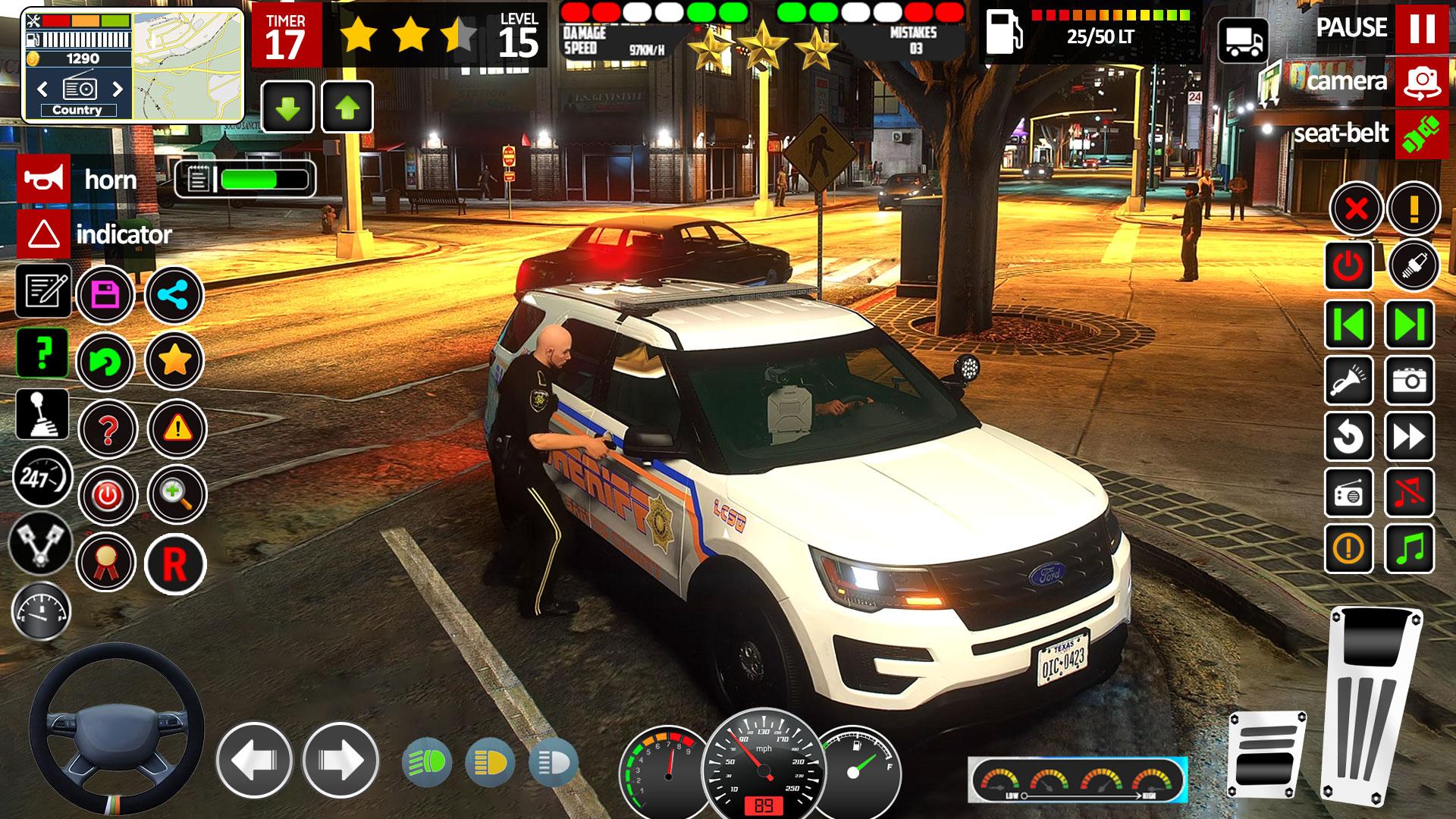Viewport: 1456px width, 819px height.
Task: Tap the green up arrow button
Action: [x=347, y=108]
